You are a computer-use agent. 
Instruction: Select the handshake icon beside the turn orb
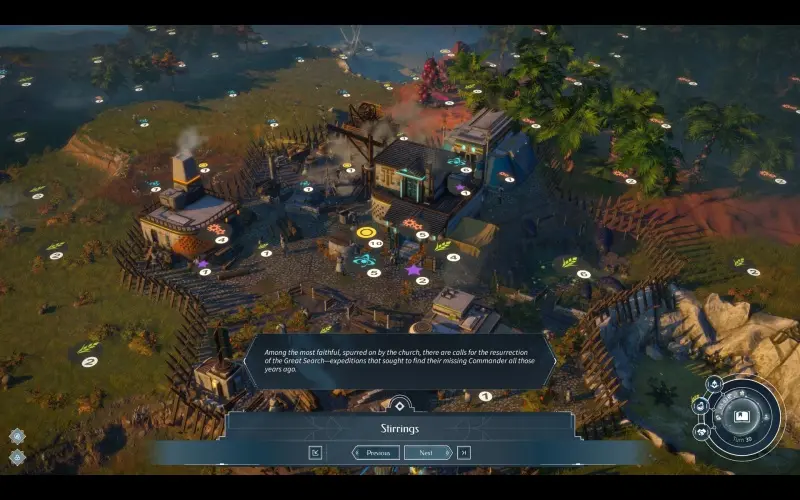[x=701, y=431]
